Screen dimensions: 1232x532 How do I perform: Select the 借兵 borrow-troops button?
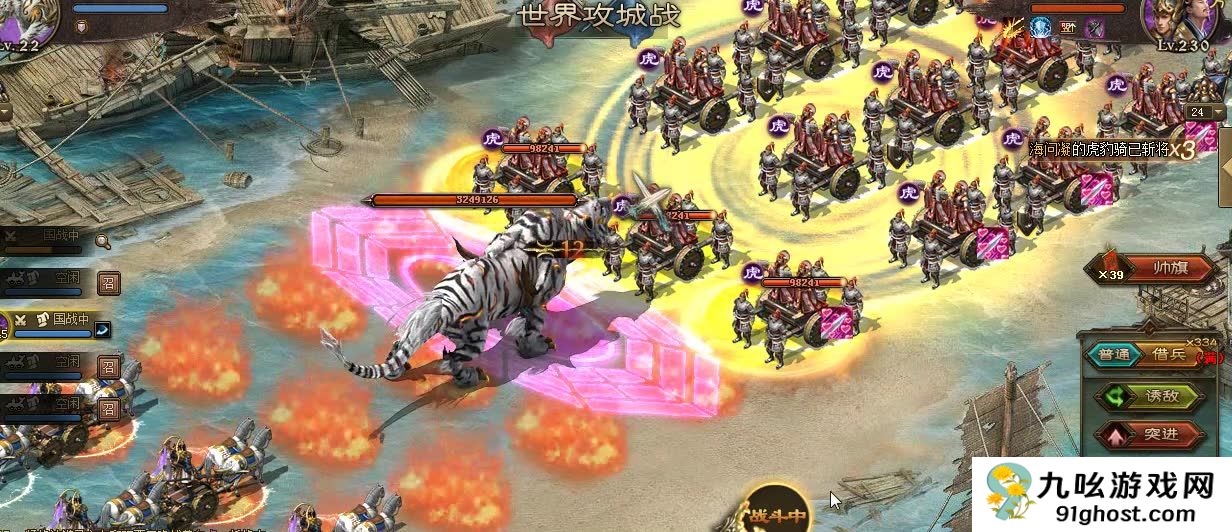pos(1168,354)
